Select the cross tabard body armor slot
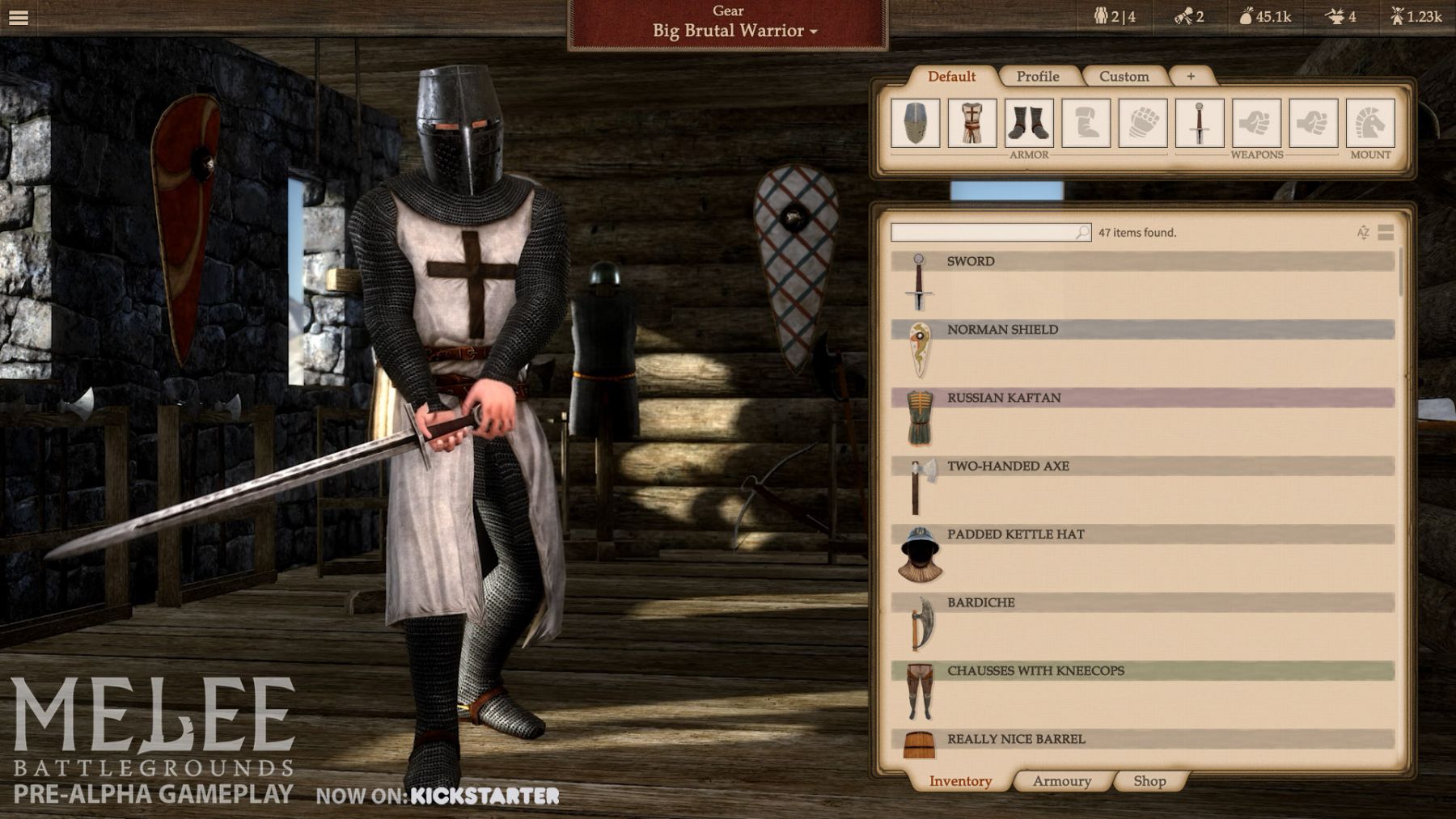 (972, 123)
